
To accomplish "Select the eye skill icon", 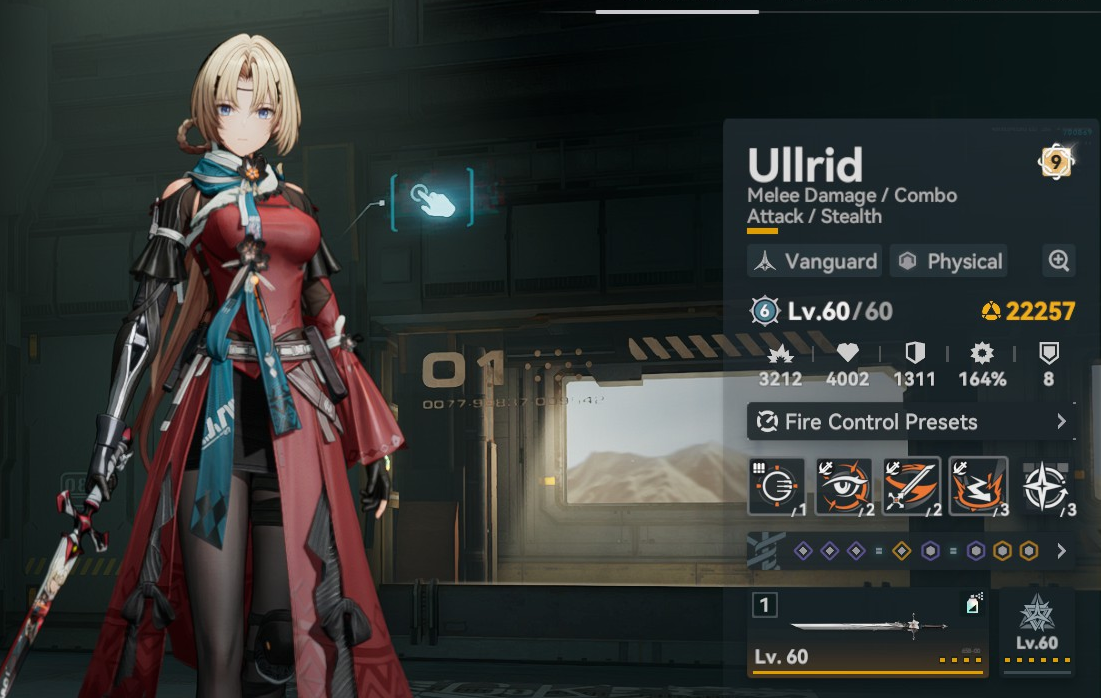I will 844,487.
